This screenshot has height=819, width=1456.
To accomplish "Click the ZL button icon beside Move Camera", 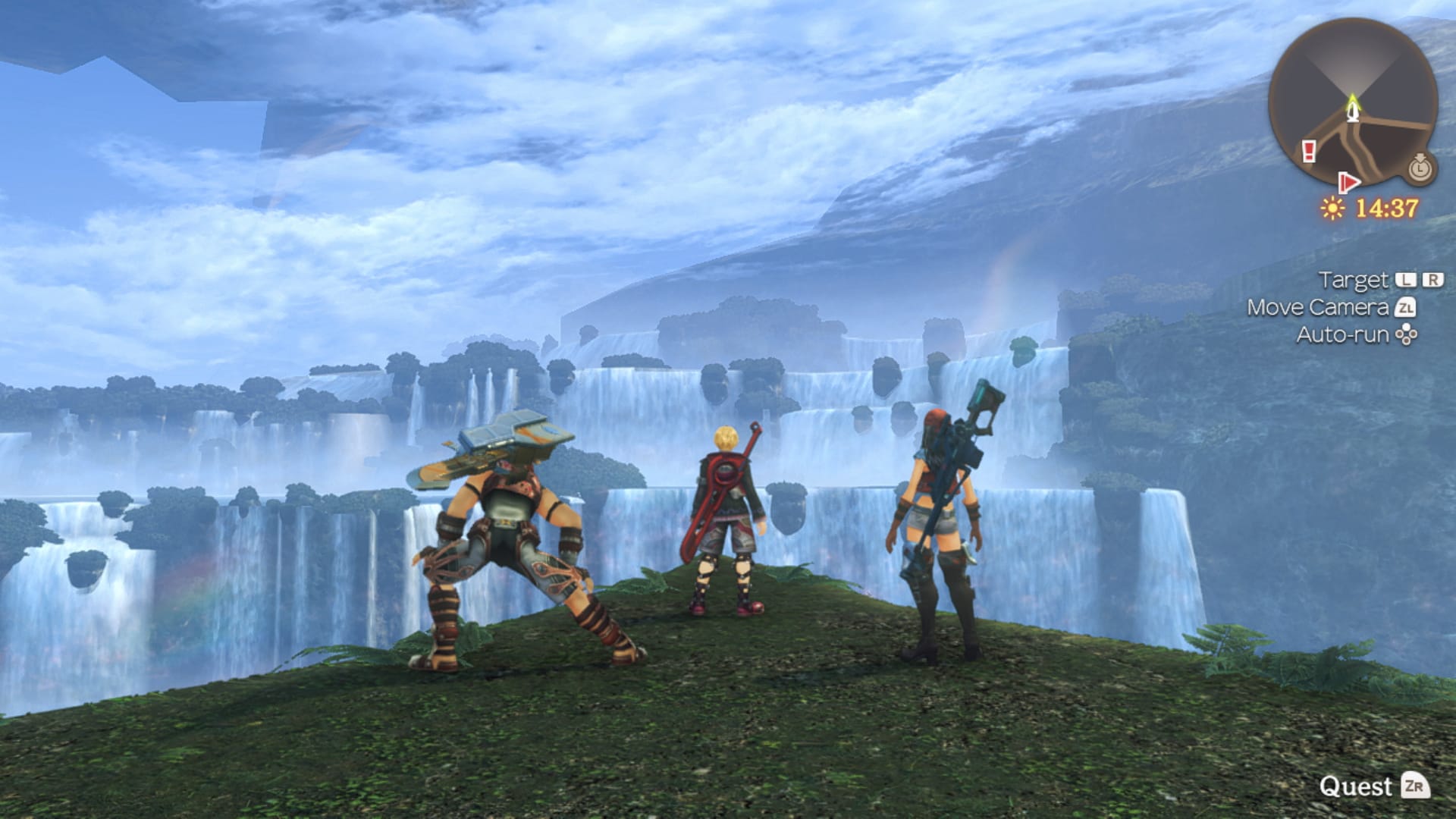I will click(1407, 308).
